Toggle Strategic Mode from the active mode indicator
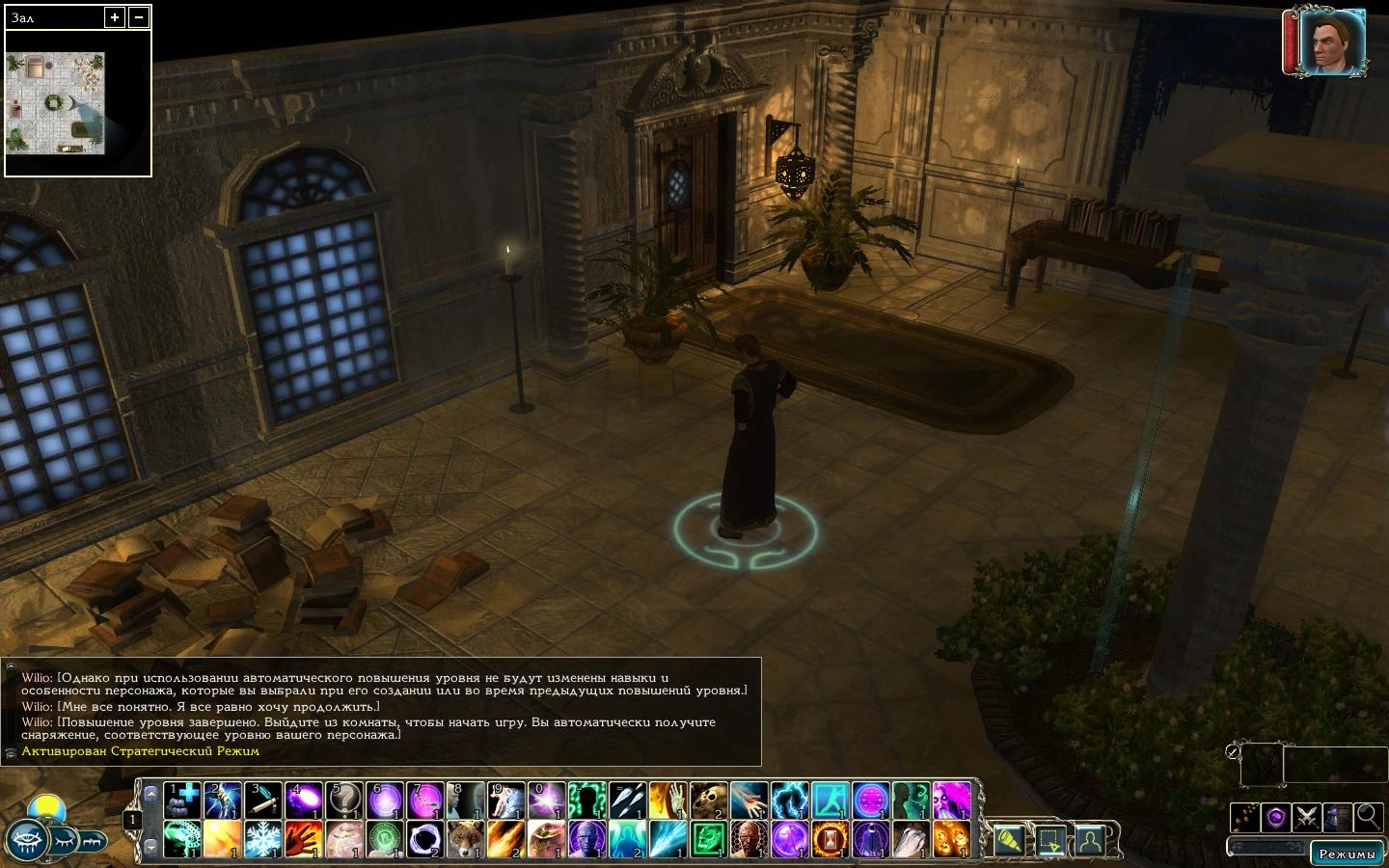Image resolution: width=1389 pixels, height=868 pixels. pos(140,750)
